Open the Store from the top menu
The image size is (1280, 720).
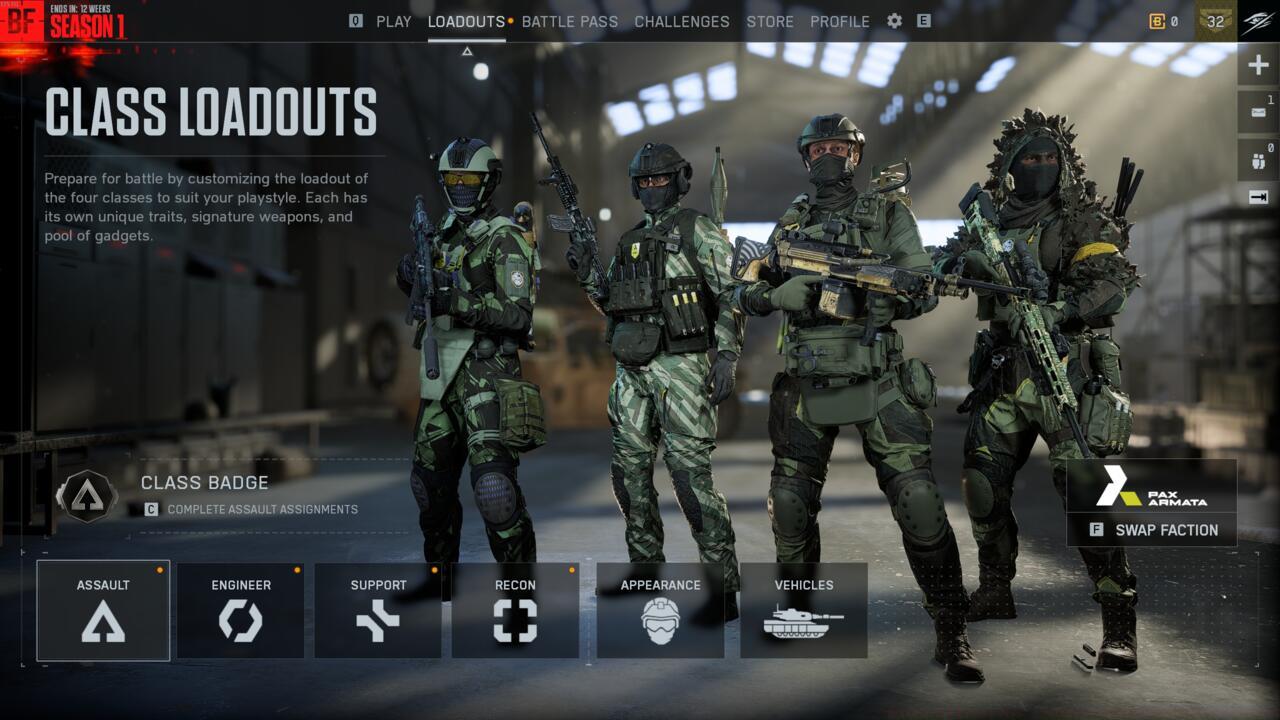pos(770,21)
